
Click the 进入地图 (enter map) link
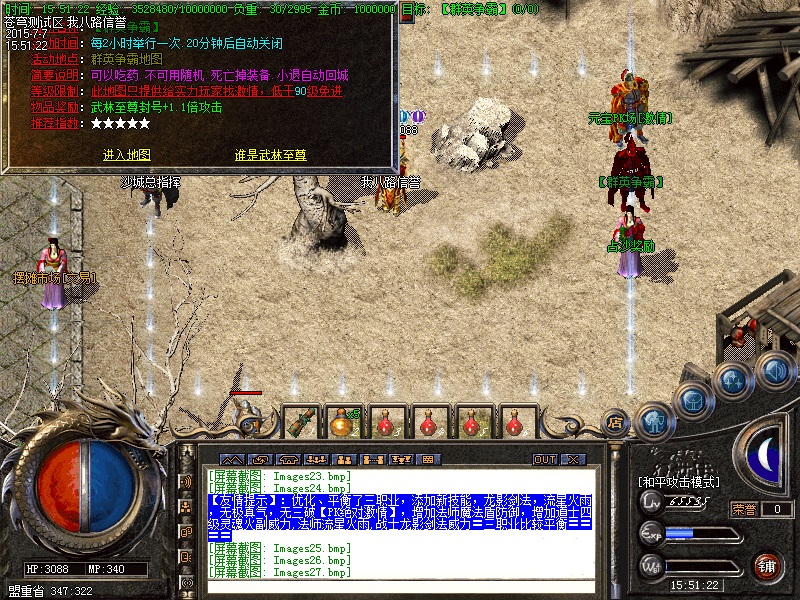pyautogui.click(x=126, y=155)
